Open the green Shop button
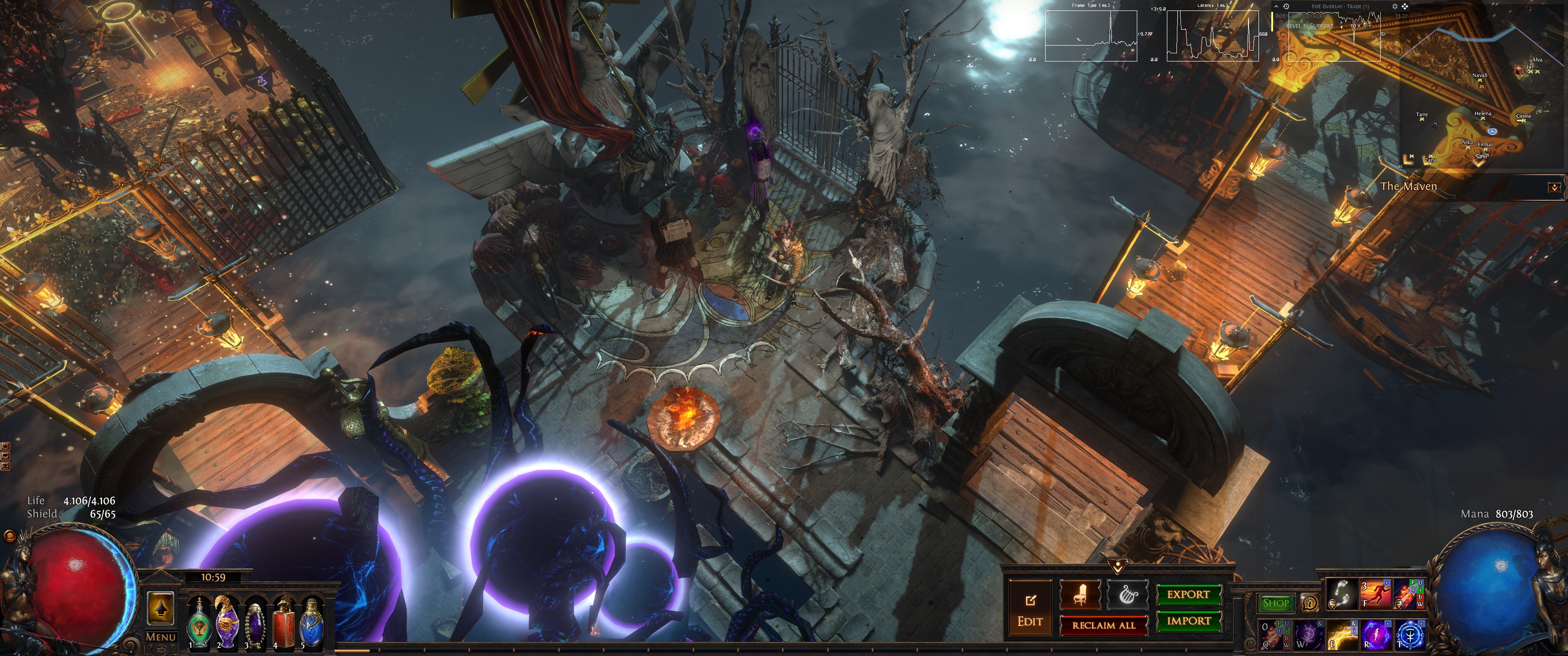 click(x=1275, y=603)
